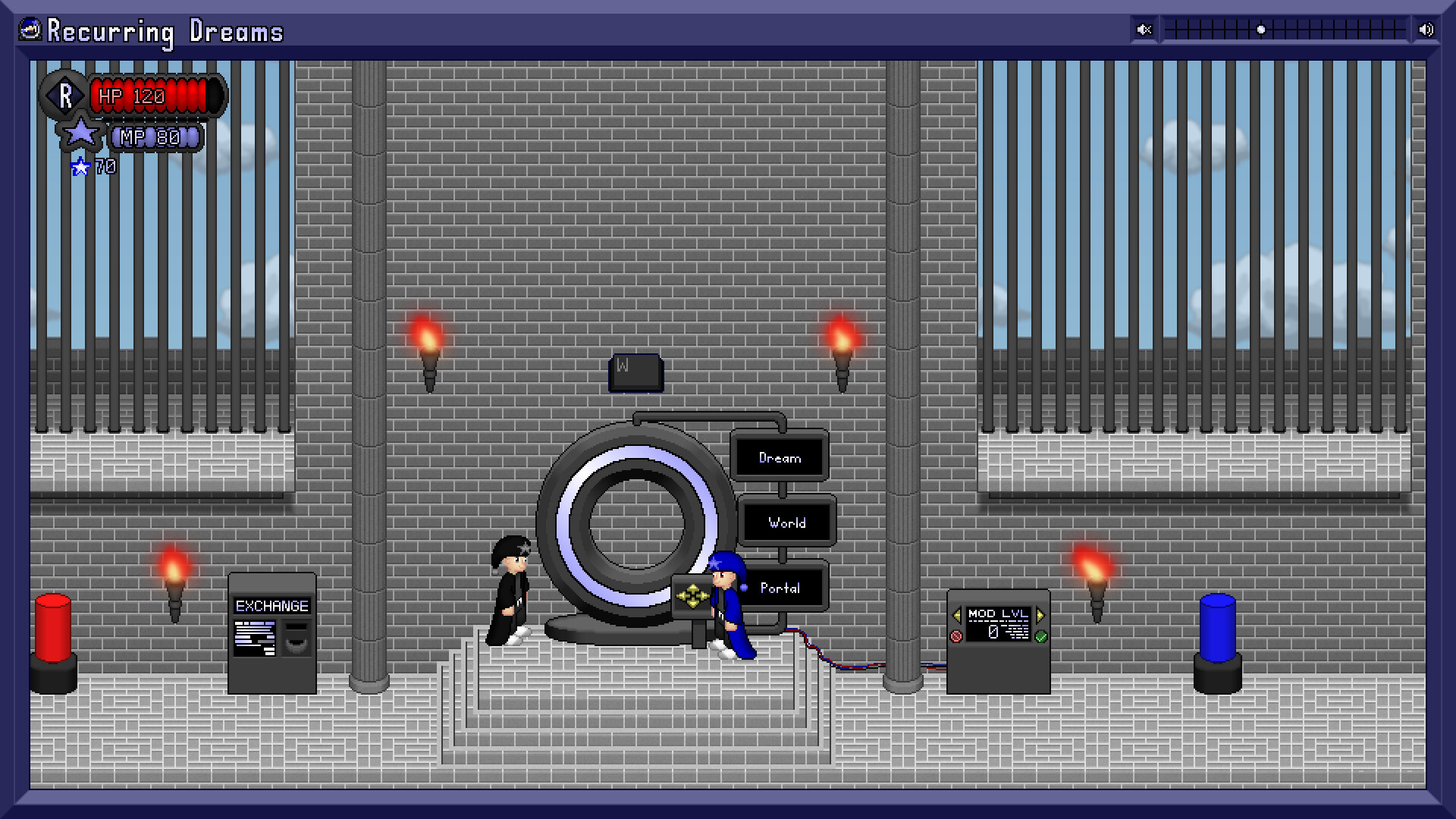Select the Dream sign
The width and height of the screenshot is (1456, 819).
pyautogui.click(x=780, y=457)
